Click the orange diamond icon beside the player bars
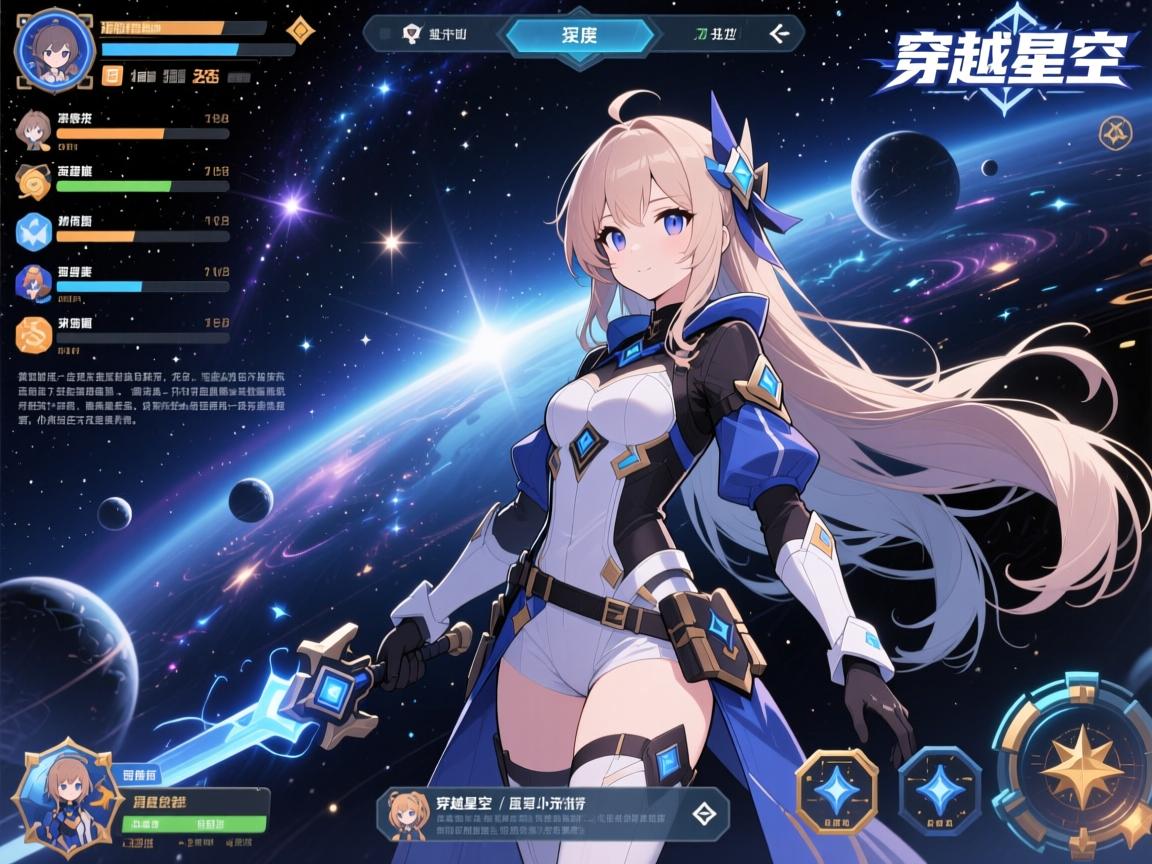 click(x=298, y=31)
